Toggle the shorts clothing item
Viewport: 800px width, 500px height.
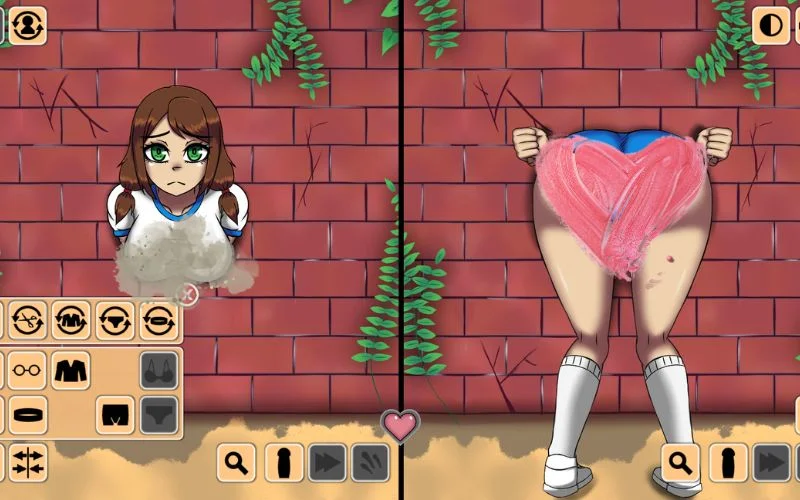pos(115,414)
